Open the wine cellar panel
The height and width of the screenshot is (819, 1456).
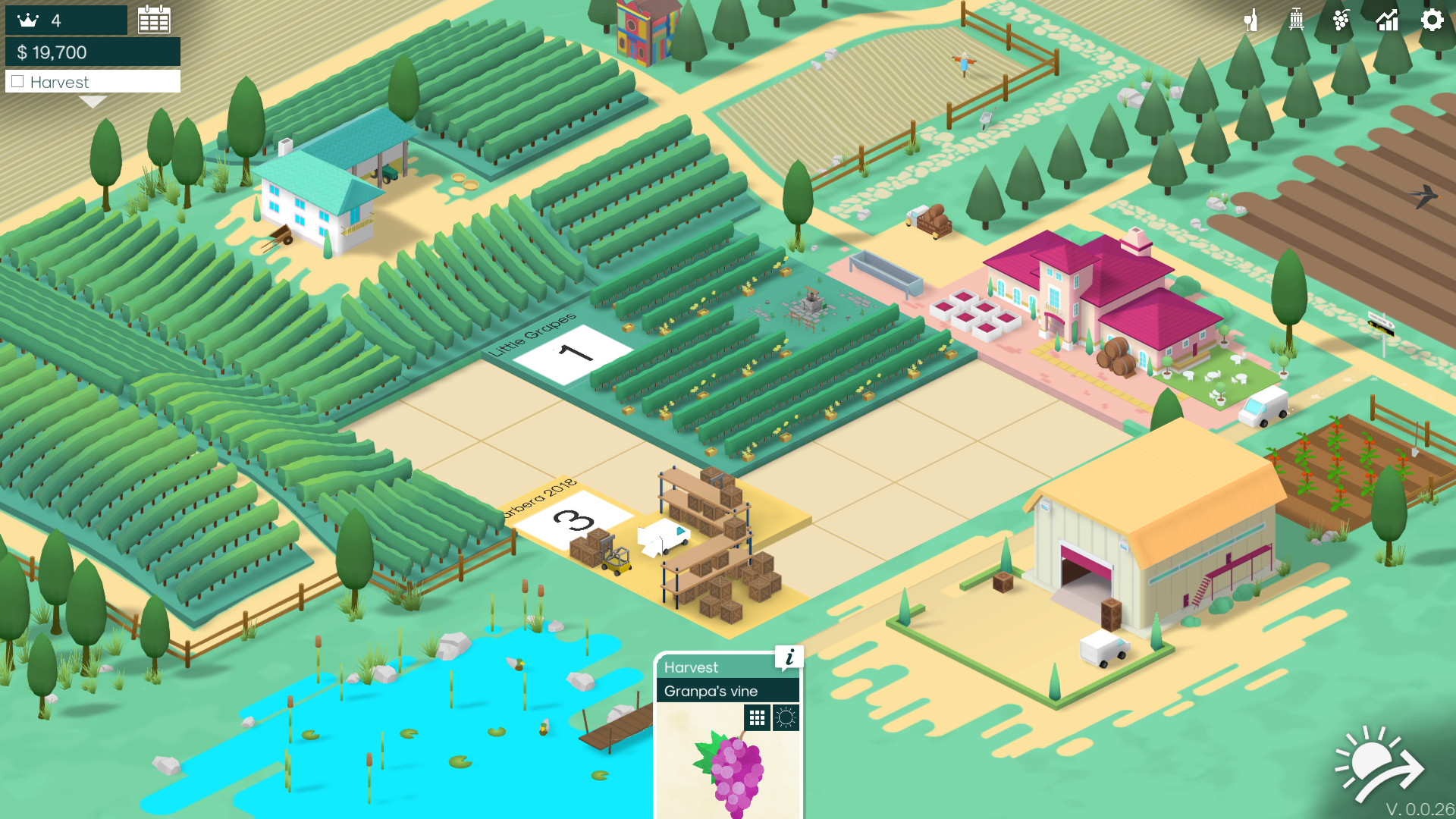tap(1251, 21)
